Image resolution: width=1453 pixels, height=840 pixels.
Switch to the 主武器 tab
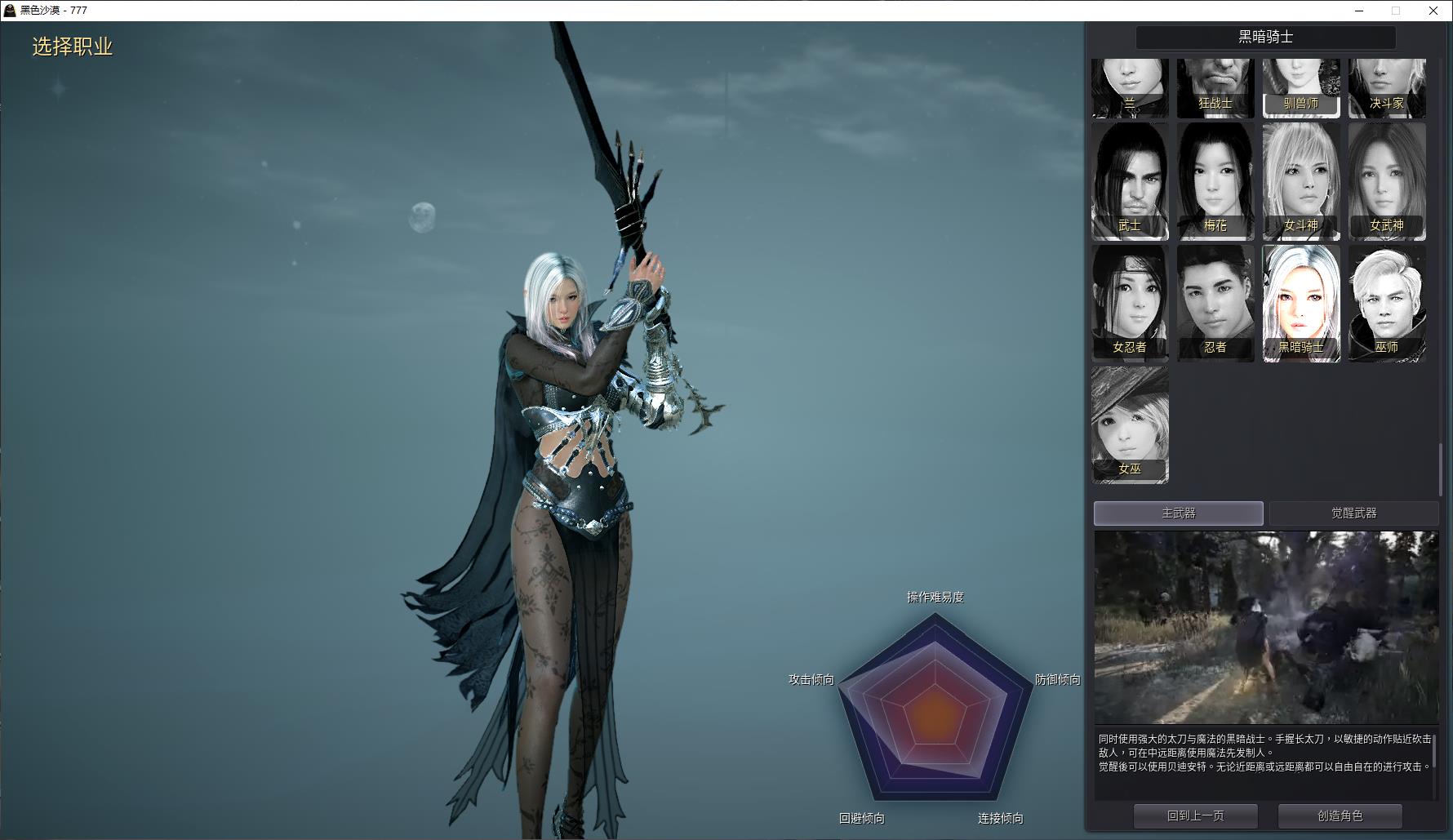1178,513
